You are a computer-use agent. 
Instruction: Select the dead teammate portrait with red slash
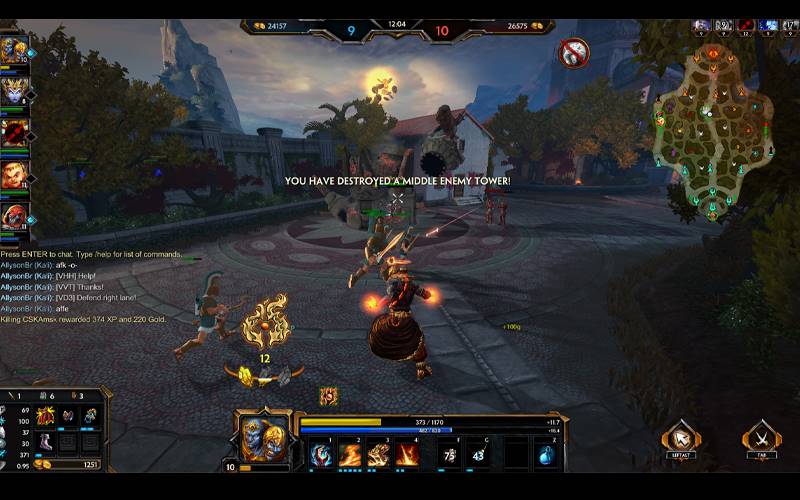(x=14, y=134)
